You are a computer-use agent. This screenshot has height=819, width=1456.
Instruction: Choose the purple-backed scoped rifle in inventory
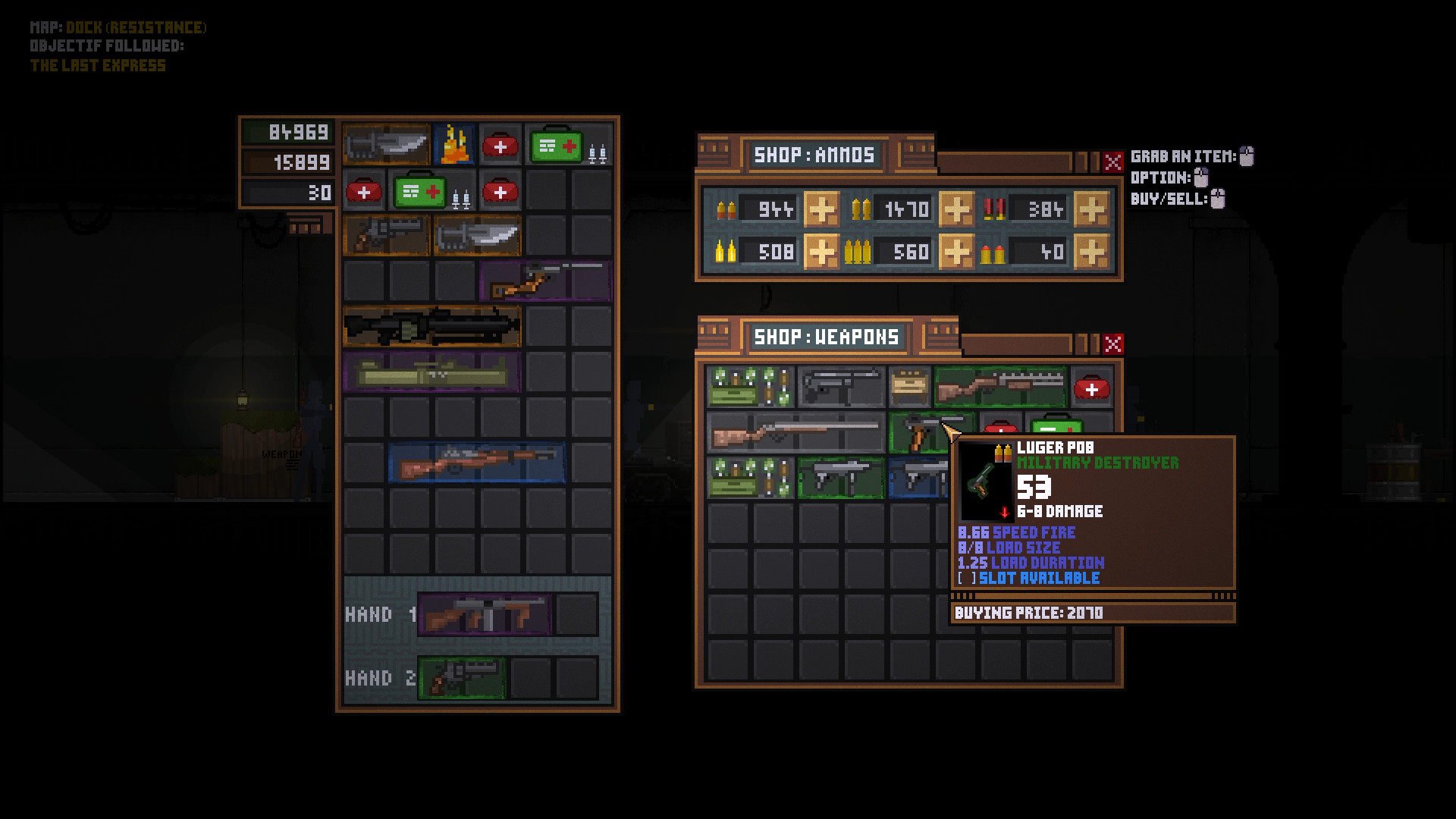[545, 281]
